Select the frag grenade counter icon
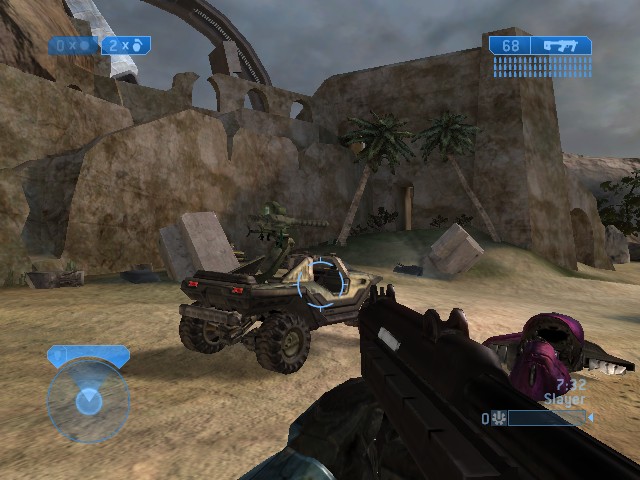 coord(137,45)
